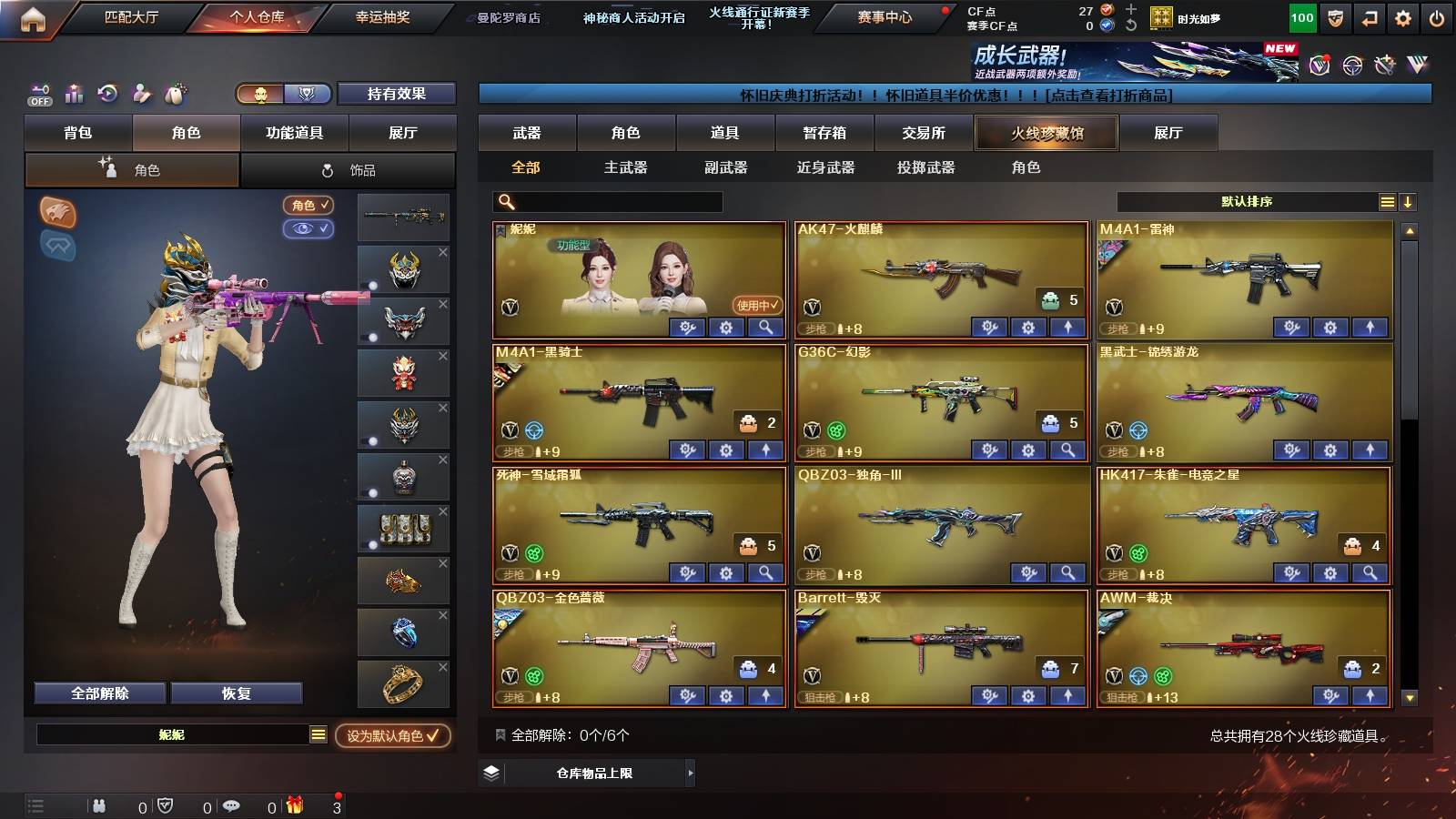Click the 全部解除 button under character model
Viewport: 1456px width, 819px height.
(x=98, y=693)
